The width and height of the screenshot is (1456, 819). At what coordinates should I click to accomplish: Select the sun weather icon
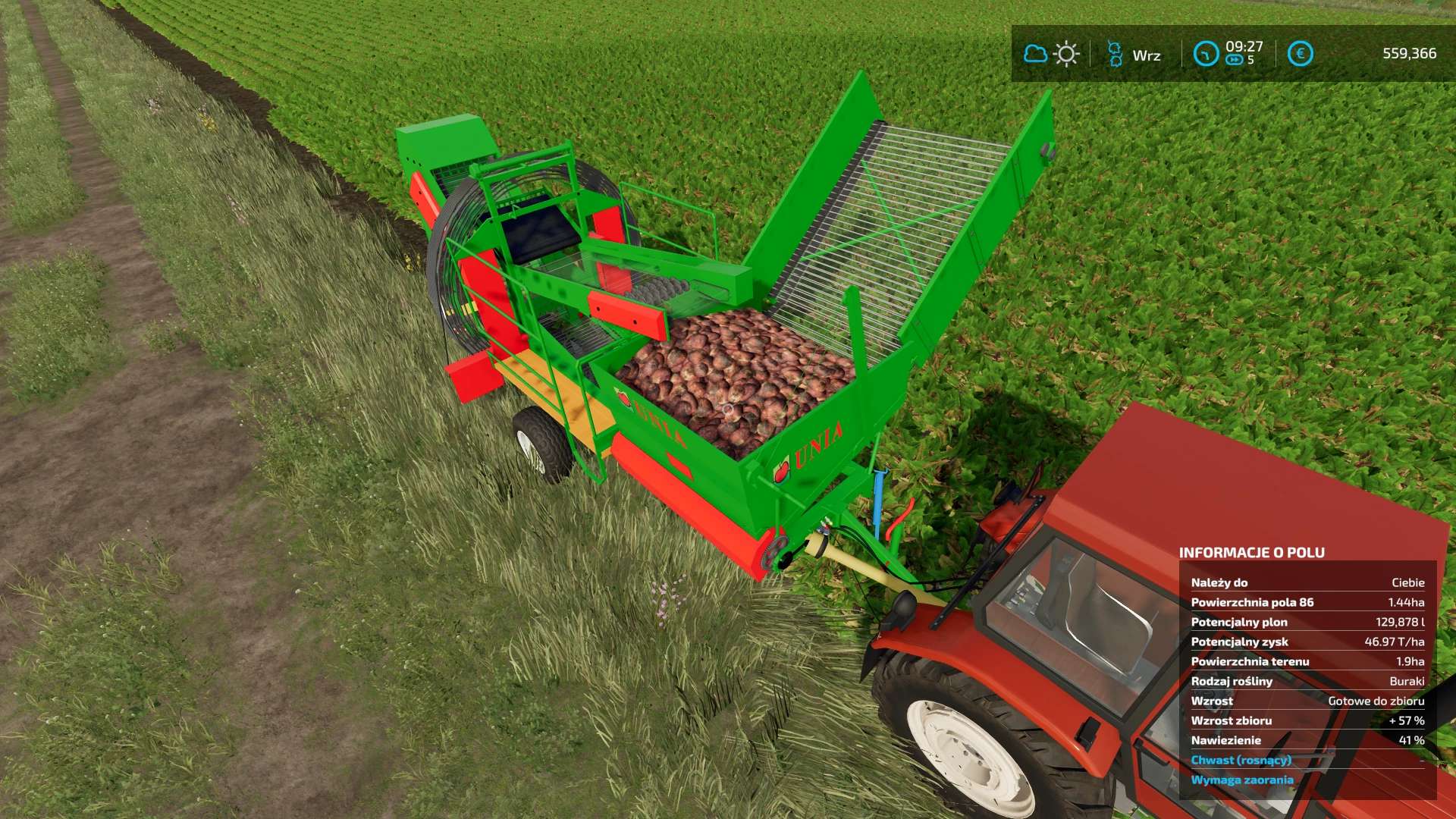click(x=1067, y=55)
